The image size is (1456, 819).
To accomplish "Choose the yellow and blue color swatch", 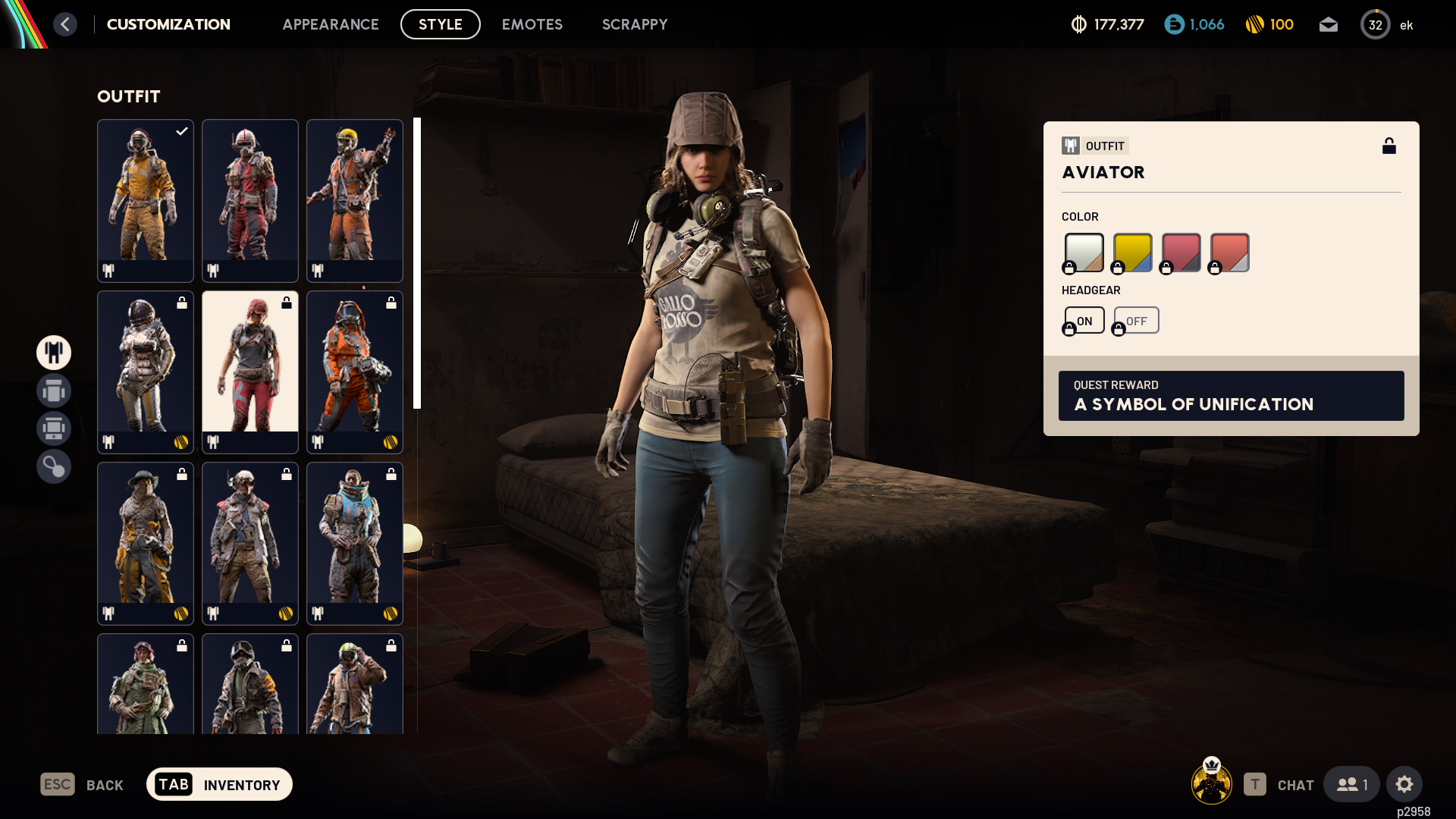I will (x=1132, y=253).
